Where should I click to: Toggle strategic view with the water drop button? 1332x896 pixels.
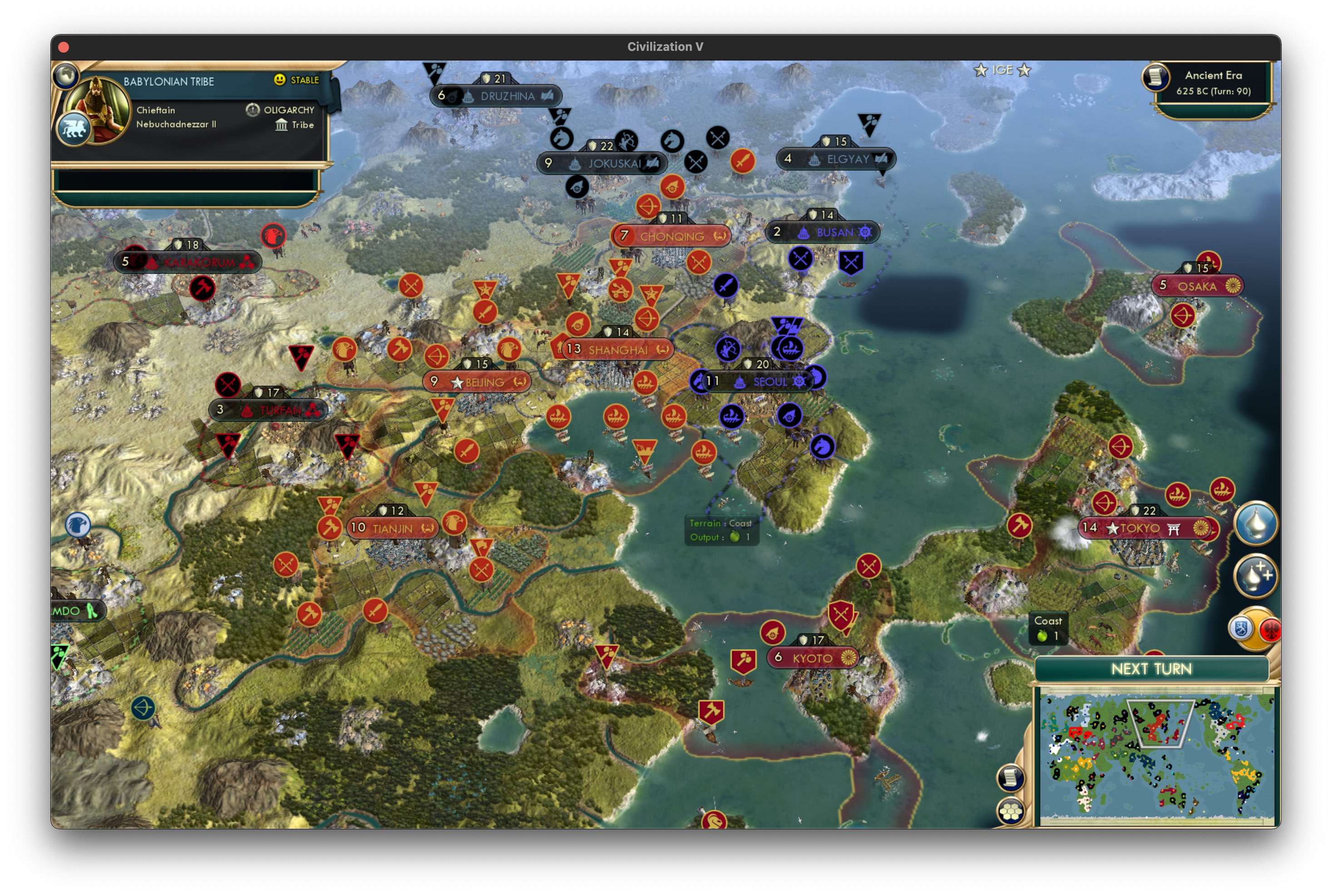[1256, 524]
